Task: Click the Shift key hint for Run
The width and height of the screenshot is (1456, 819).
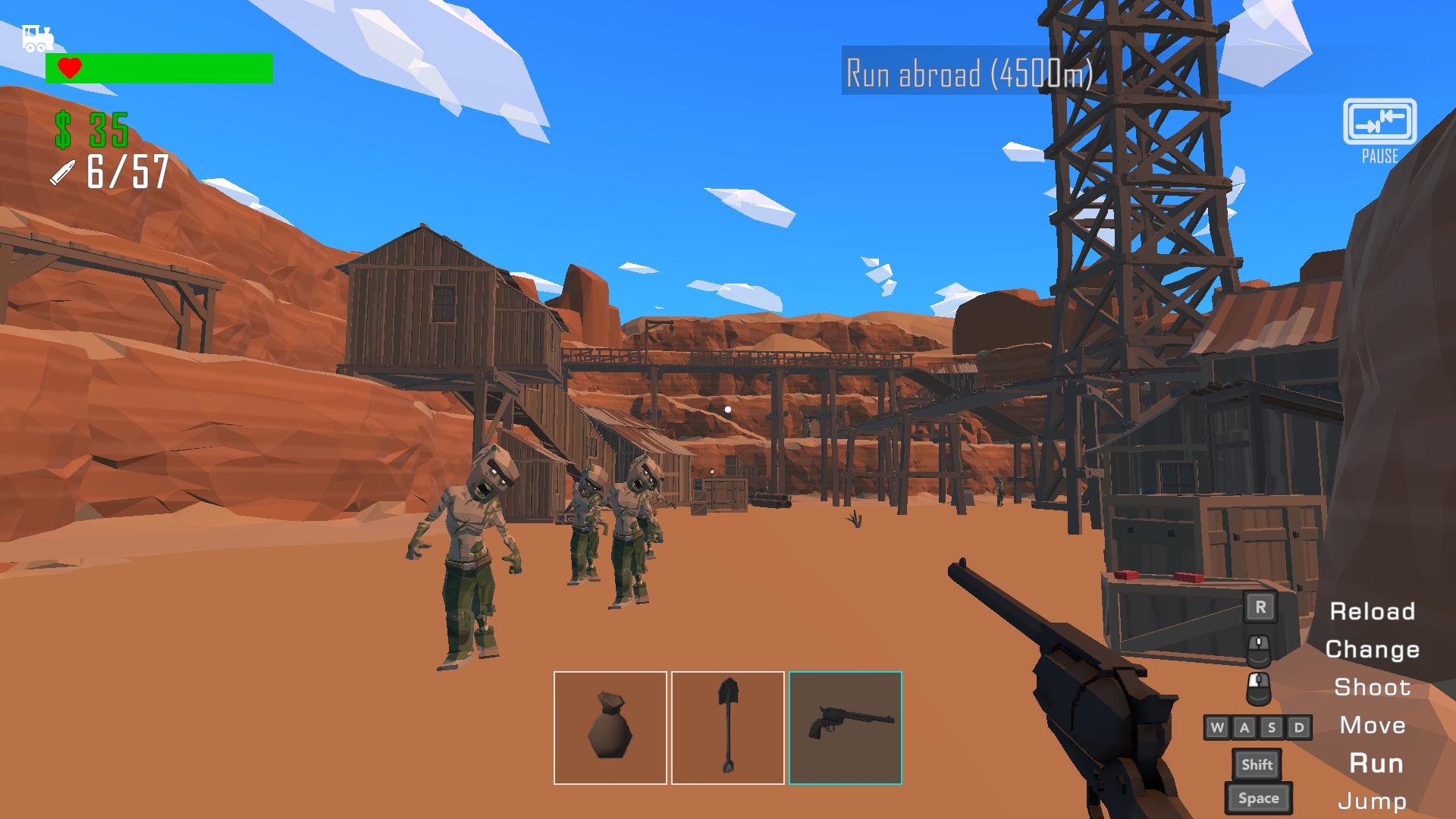Action: pyautogui.click(x=1257, y=764)
